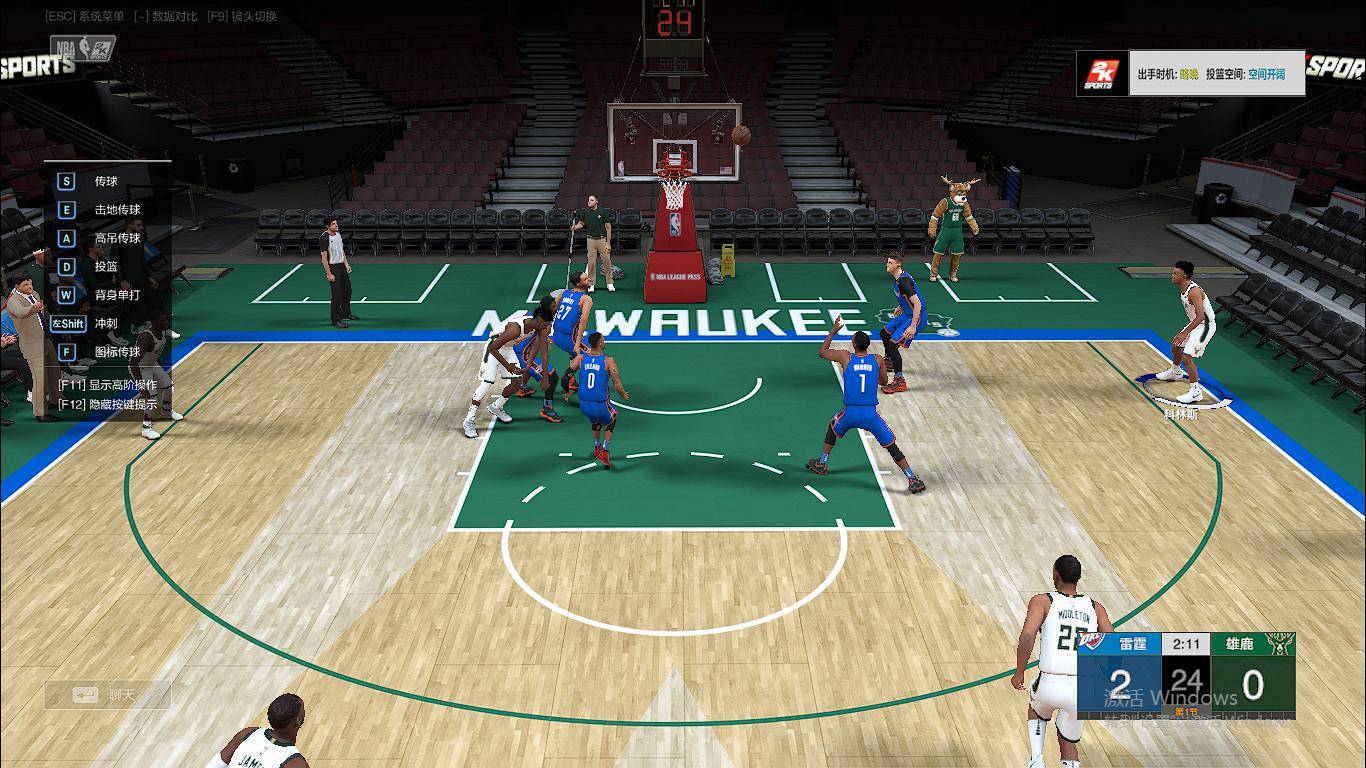Open the 聊天 chat box
This screenshot has height=768, width=1366.
(107, 695)
